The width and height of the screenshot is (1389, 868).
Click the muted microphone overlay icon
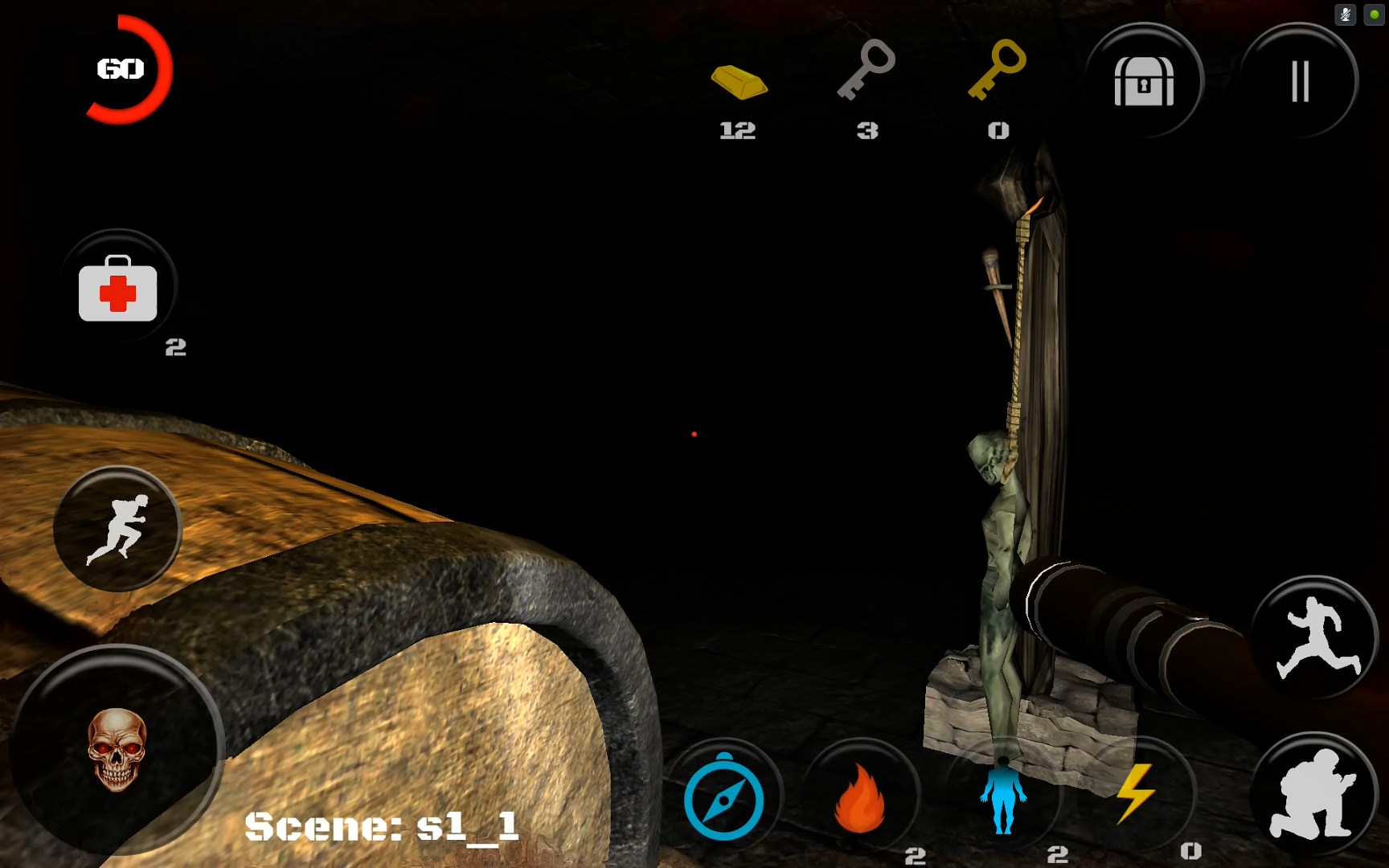point(1345,14)
